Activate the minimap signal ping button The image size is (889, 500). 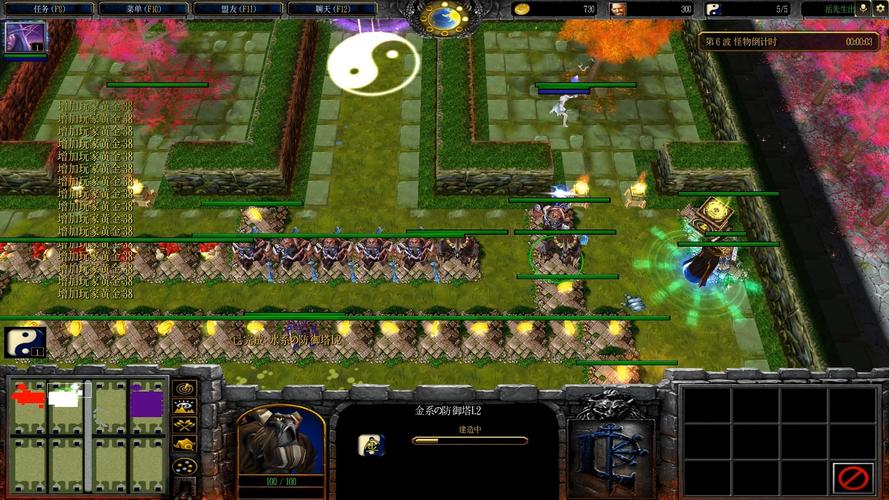[x=185, y=388]
